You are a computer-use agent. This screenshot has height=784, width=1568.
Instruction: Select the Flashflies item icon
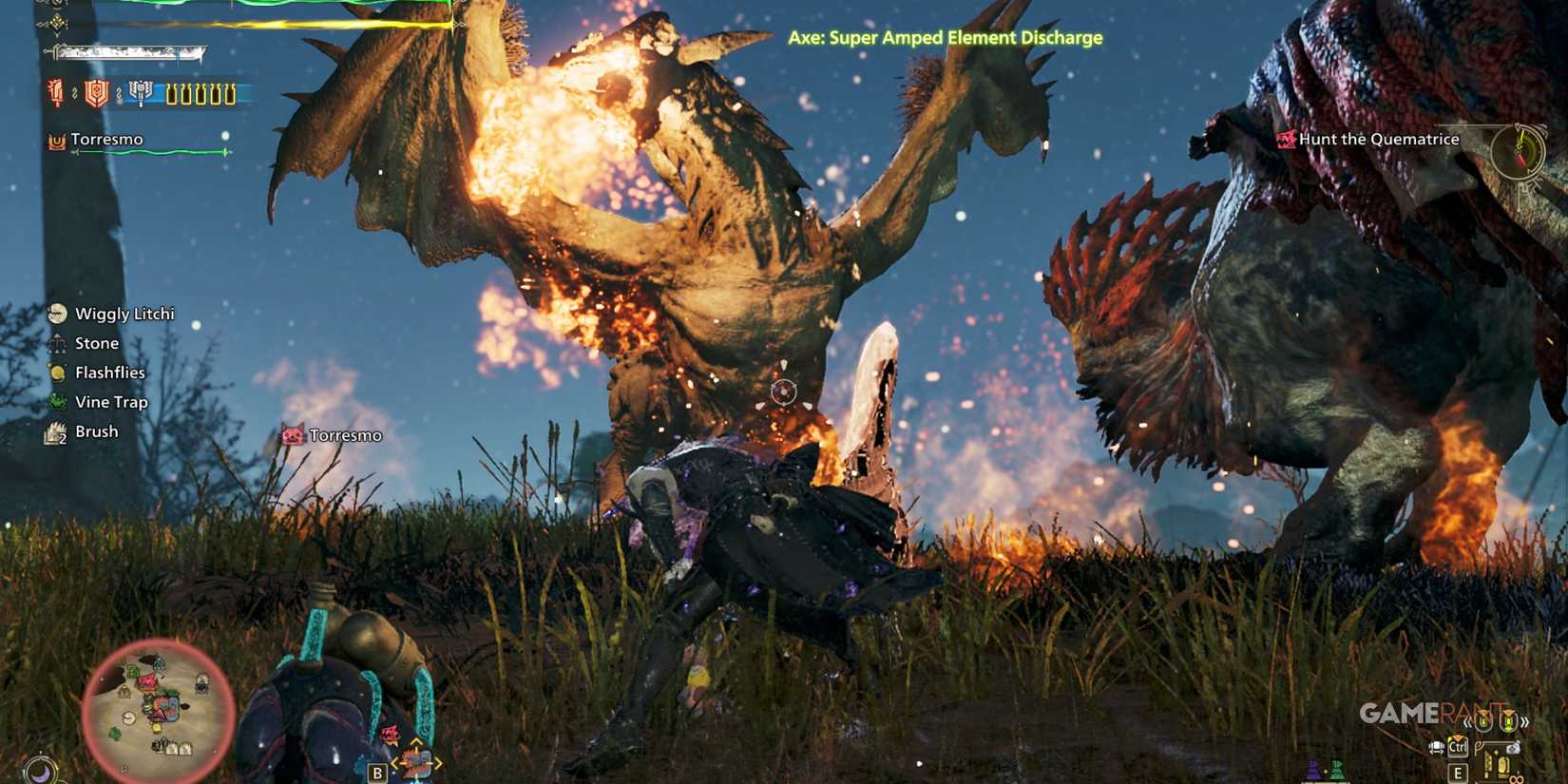pyautogui.click(x=57, y=373)
